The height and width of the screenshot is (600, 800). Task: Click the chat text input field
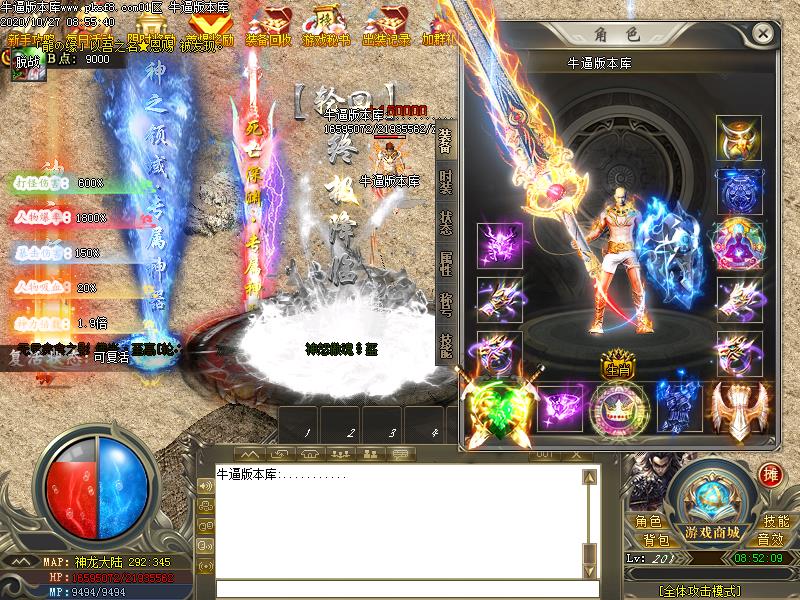400,588
